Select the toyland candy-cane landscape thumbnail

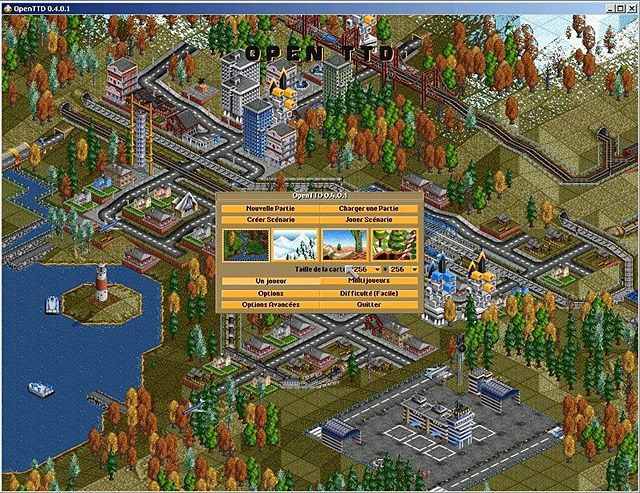394,244
